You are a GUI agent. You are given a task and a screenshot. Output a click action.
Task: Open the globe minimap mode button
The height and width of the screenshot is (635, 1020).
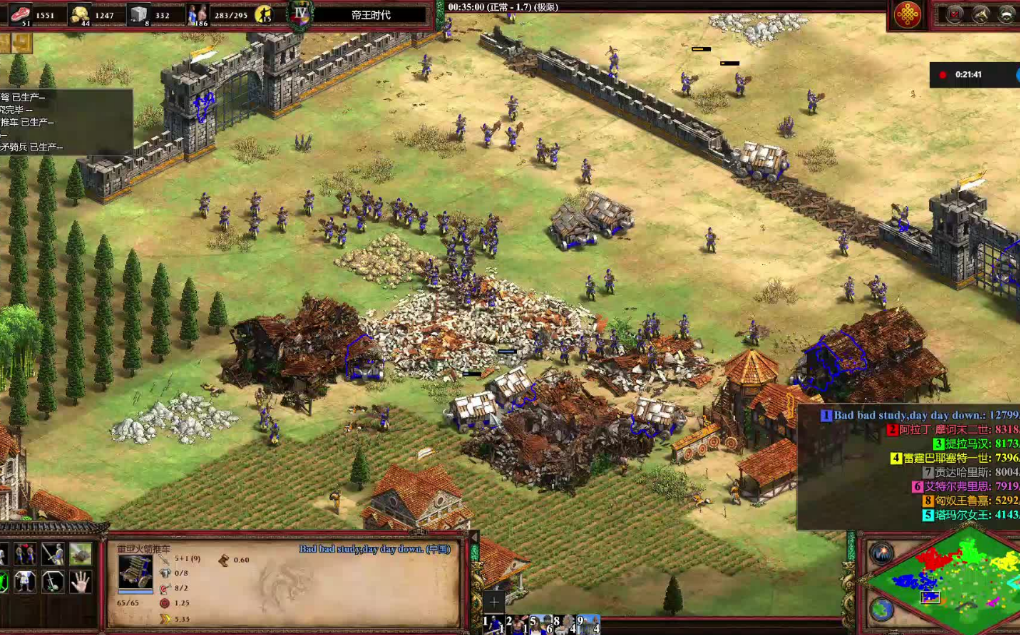[881, 608]
